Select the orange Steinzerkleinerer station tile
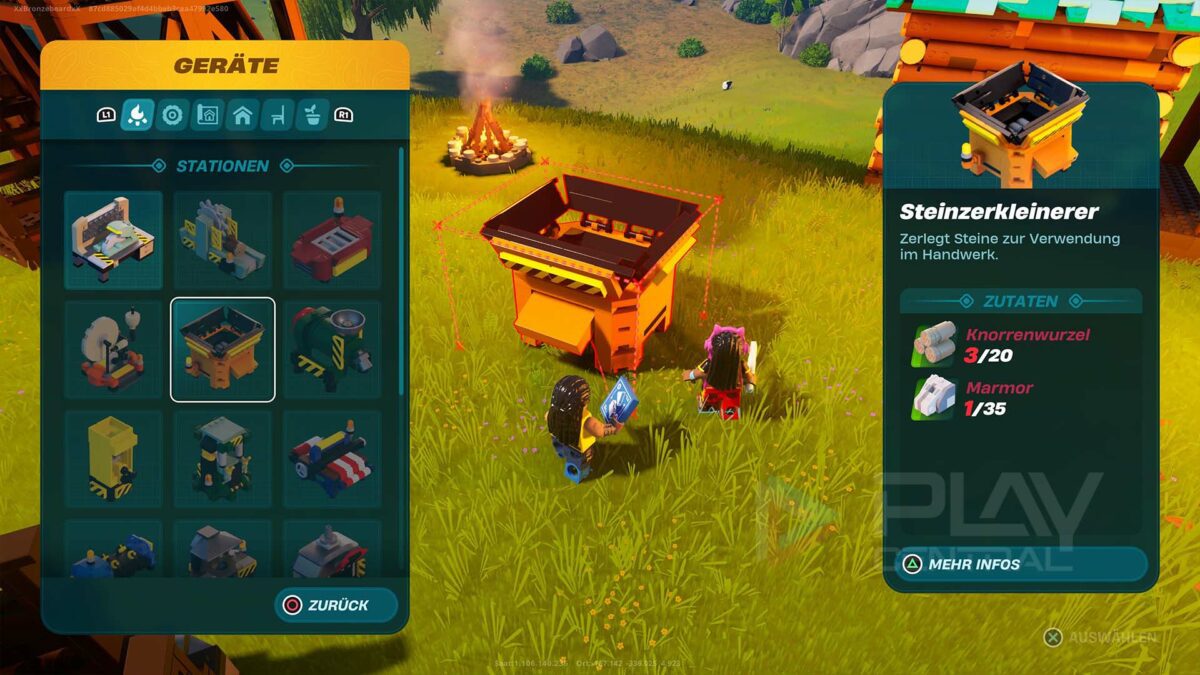The width and height of the screenshot is (1200, 675). coord(222,349)
